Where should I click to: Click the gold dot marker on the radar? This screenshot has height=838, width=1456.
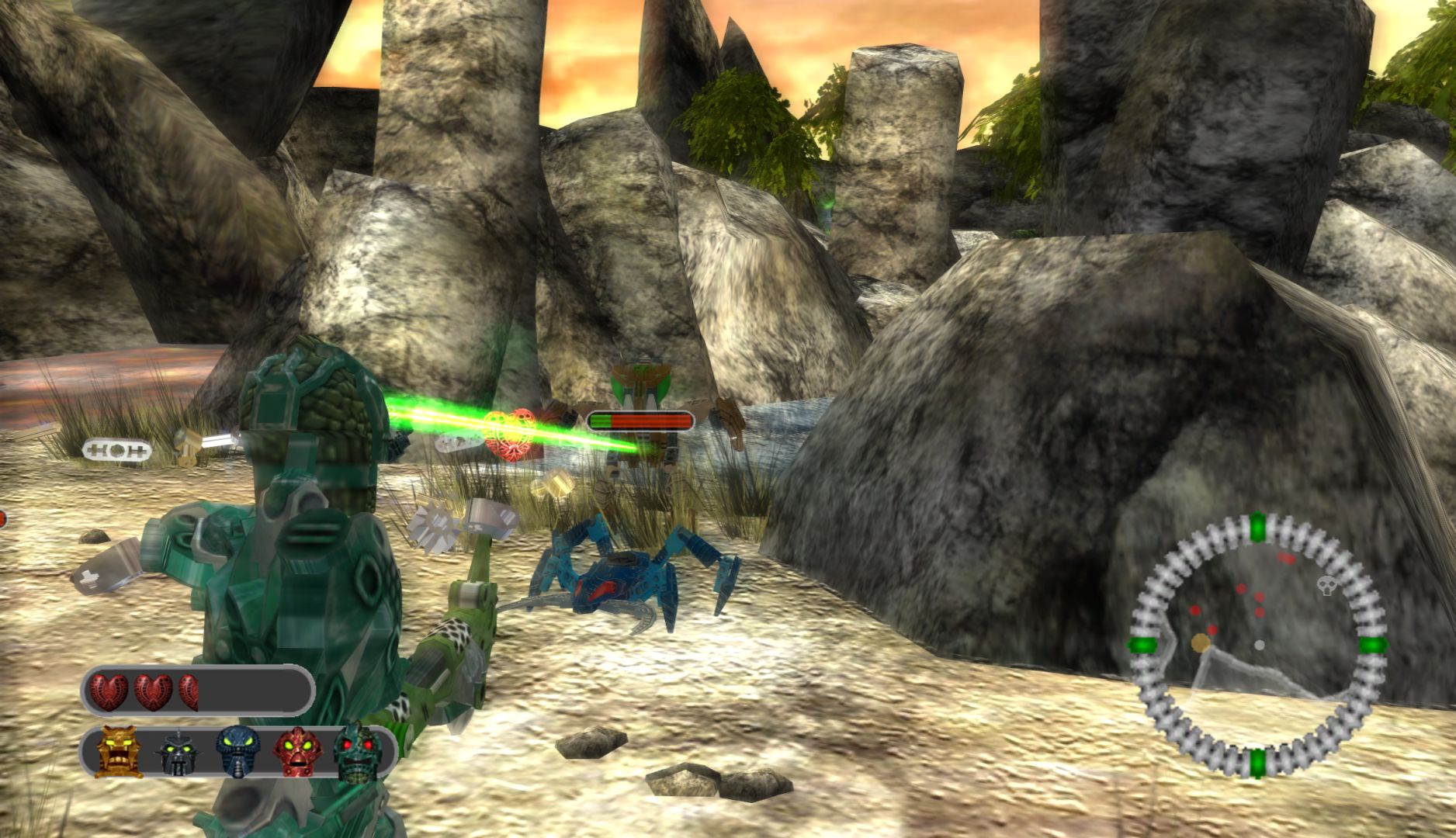(1201, 642)
